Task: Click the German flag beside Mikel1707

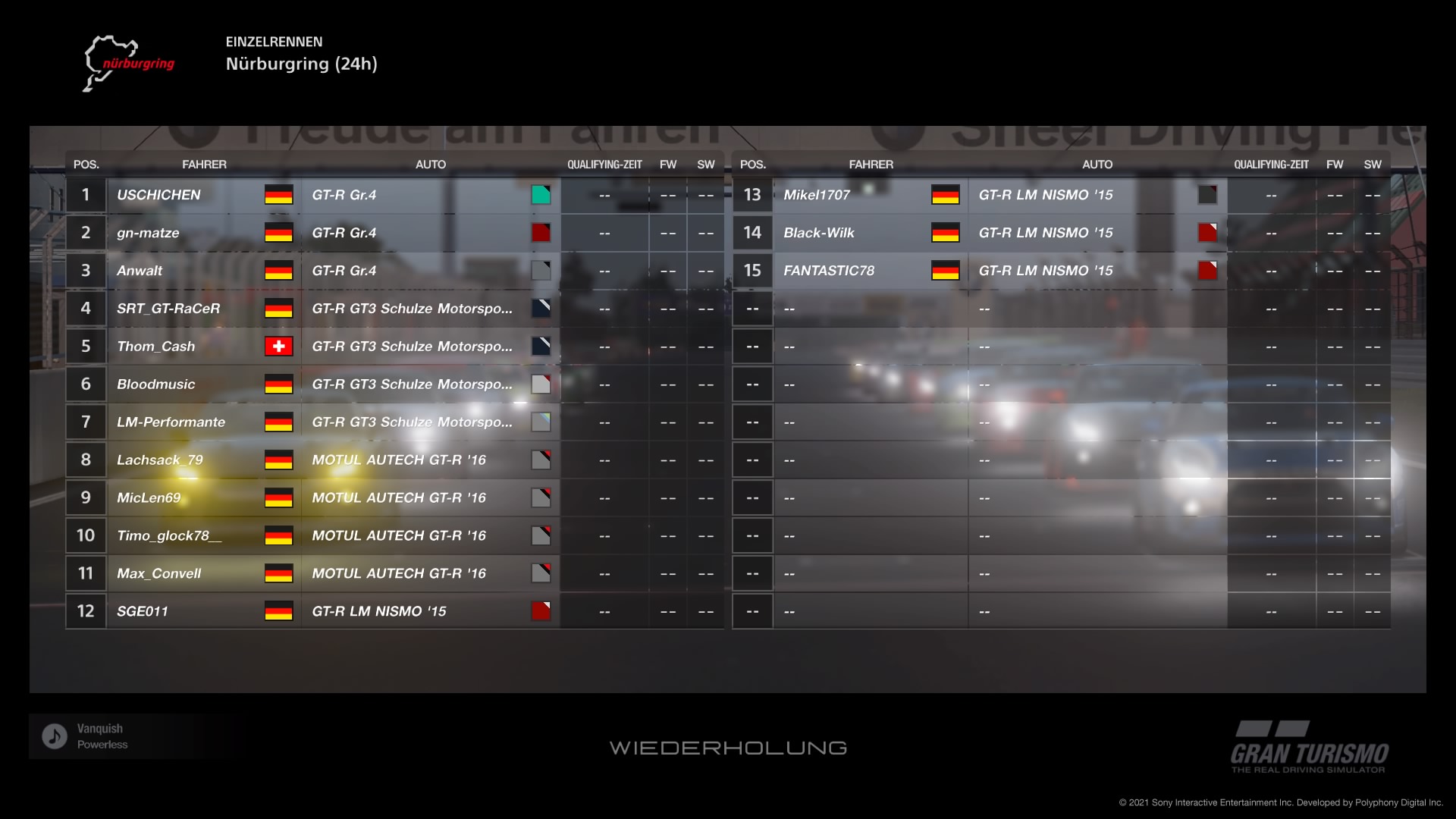Action: point(946,195)
